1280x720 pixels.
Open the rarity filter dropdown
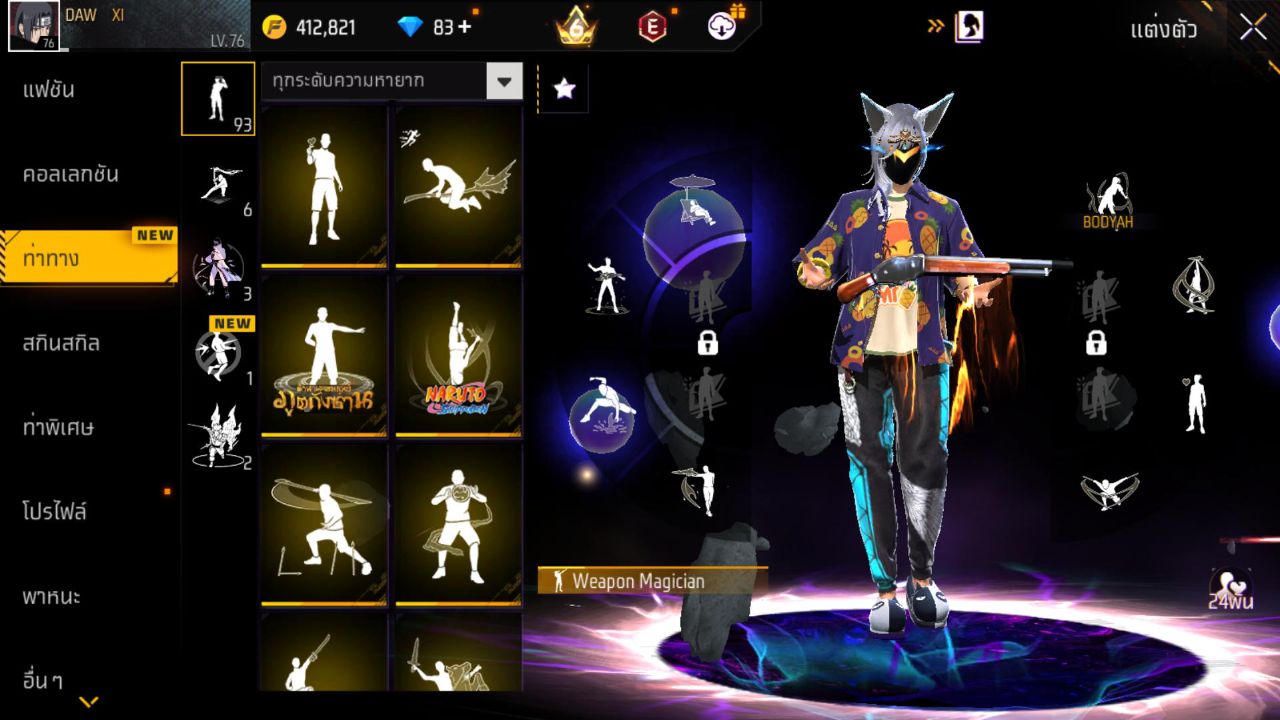point(504,82)
